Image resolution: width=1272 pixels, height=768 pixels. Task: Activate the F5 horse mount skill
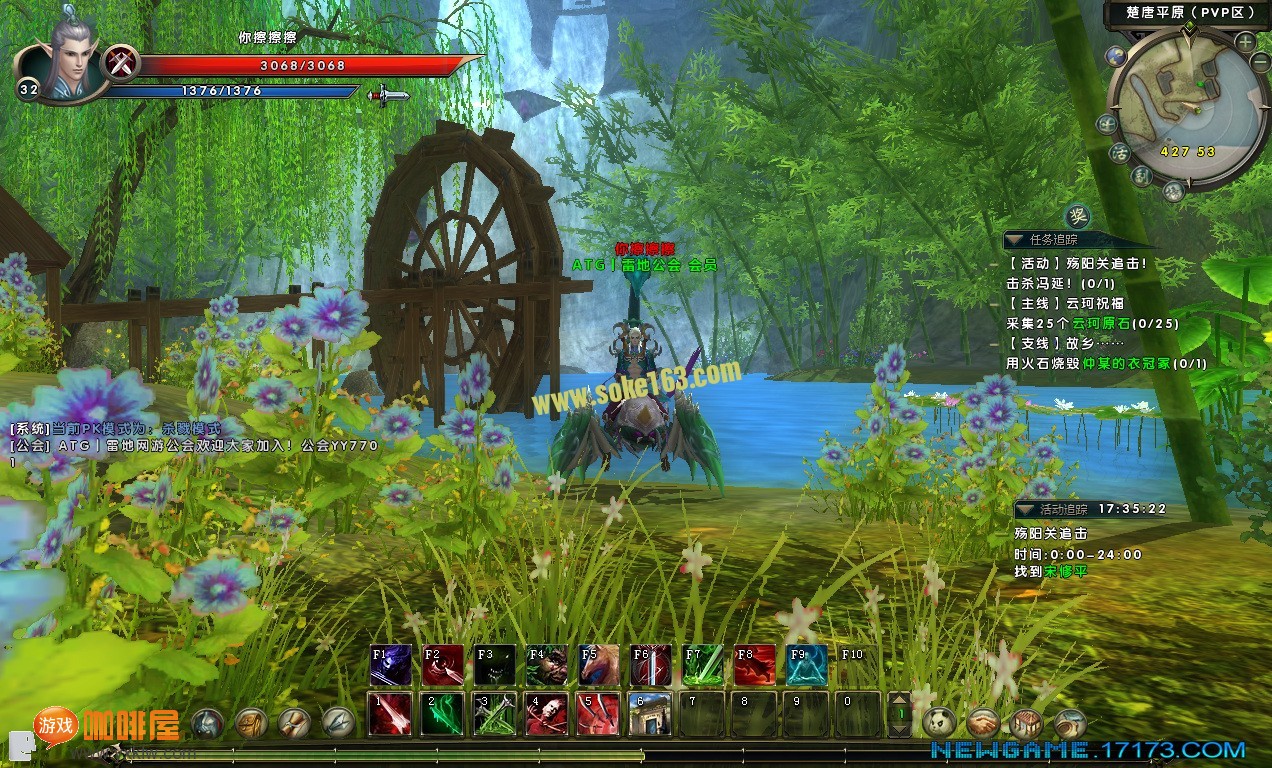point(599,665)
